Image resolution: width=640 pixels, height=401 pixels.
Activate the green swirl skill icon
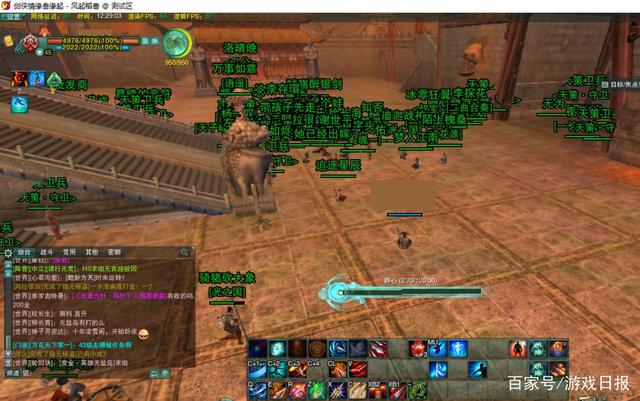[417, 389]
